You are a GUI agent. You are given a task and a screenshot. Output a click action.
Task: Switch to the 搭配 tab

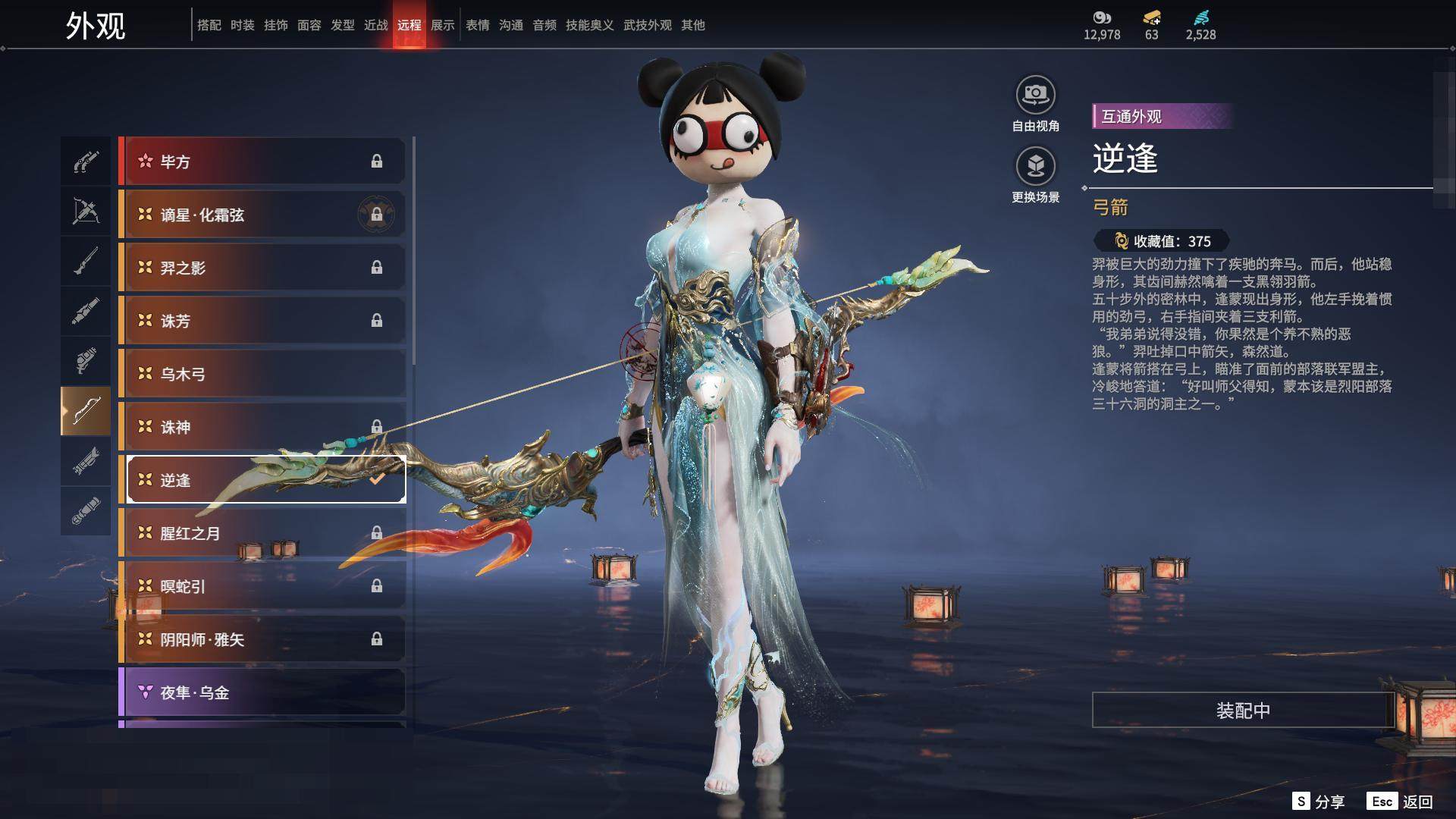tap(209, 25)
